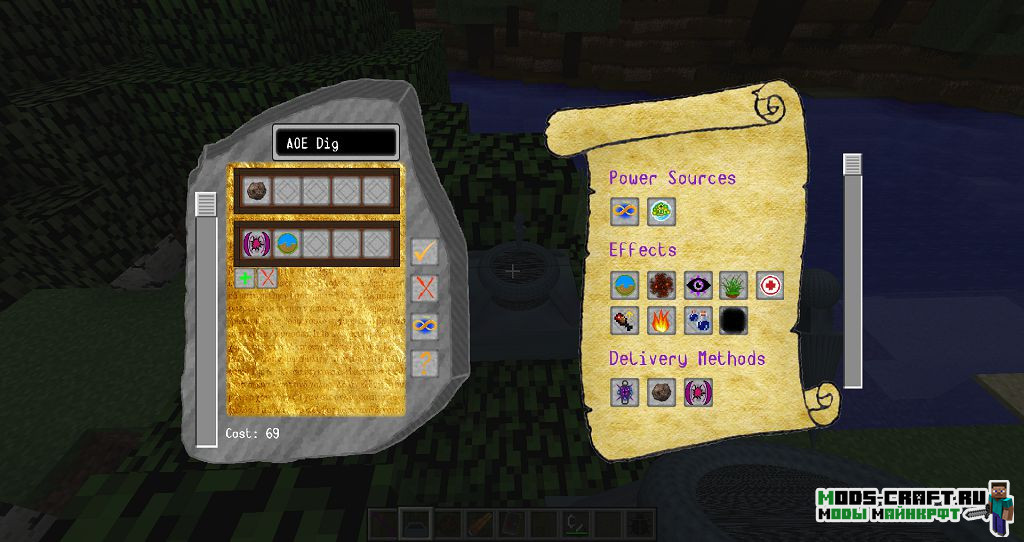Pick the black void effect
Screen dimensions: 1024x542
point(733,321)
